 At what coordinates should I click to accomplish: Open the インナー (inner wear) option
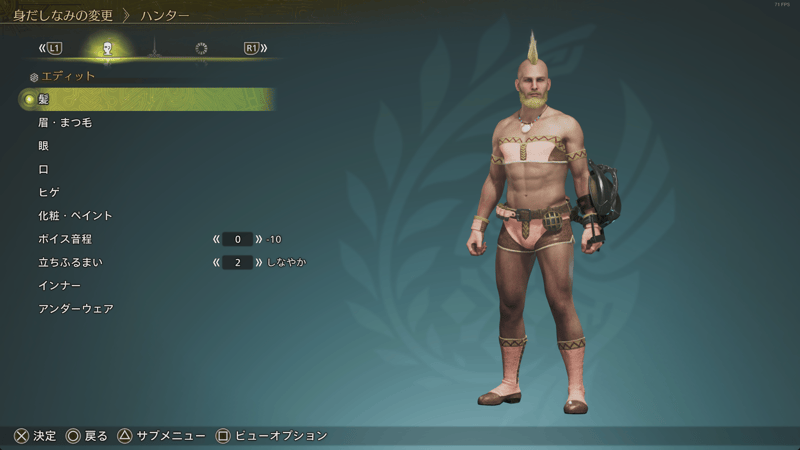pos(59,286)
